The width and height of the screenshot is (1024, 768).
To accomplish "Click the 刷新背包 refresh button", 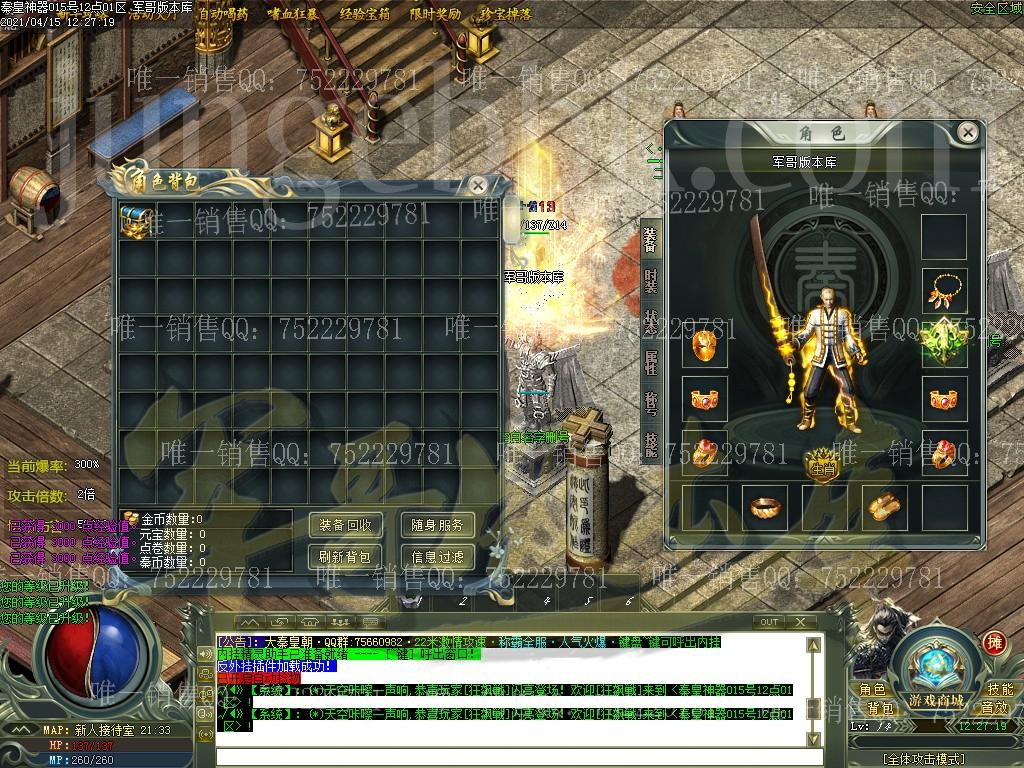I will click(x=346, y=557).
